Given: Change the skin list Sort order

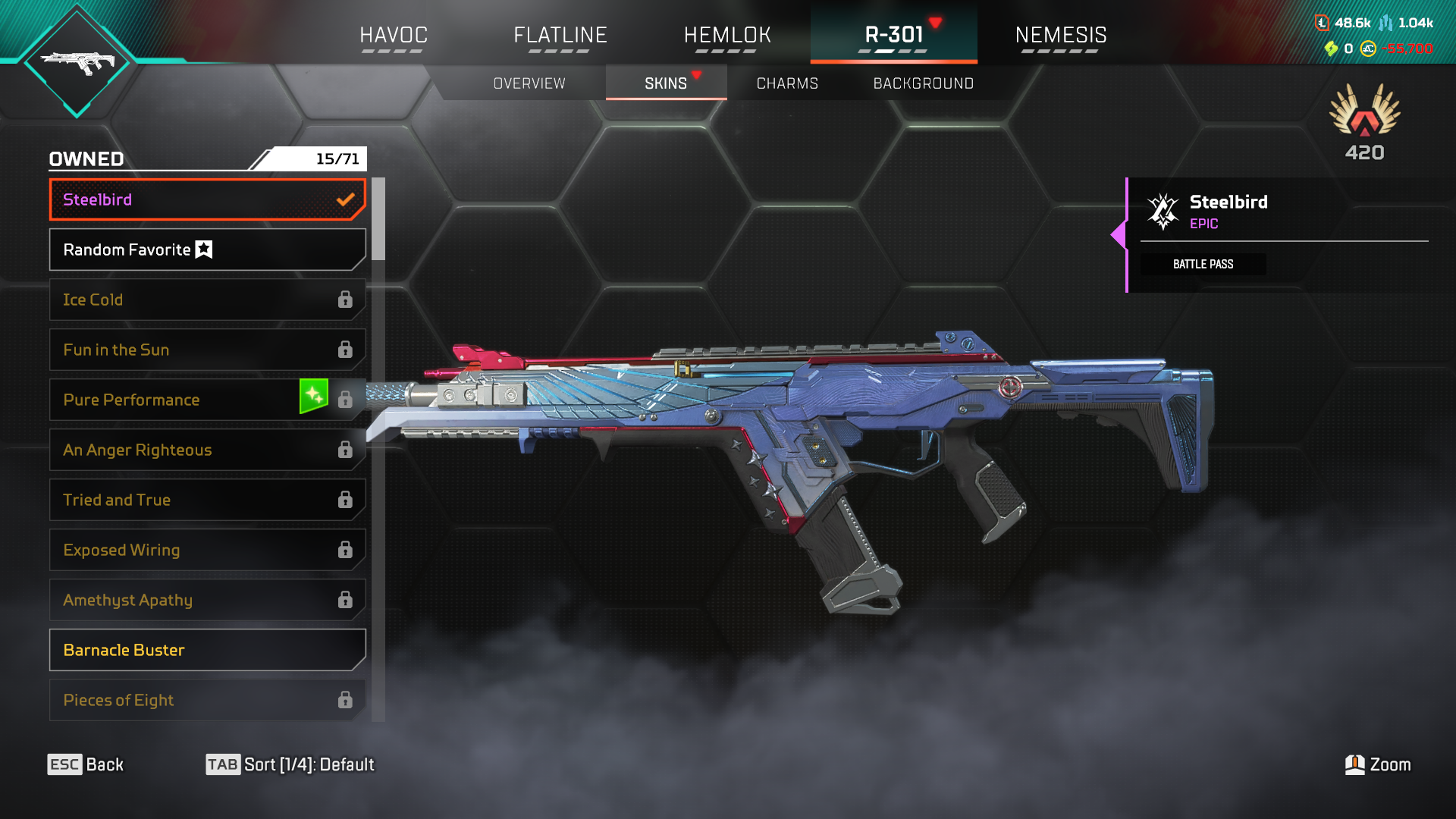Looking at the screenshot, I should tap(290, 764).
